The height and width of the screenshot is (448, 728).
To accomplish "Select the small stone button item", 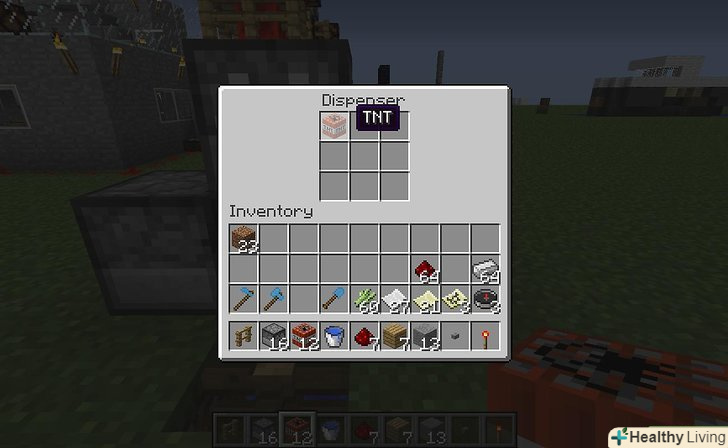I will click(x=456, y=337).
